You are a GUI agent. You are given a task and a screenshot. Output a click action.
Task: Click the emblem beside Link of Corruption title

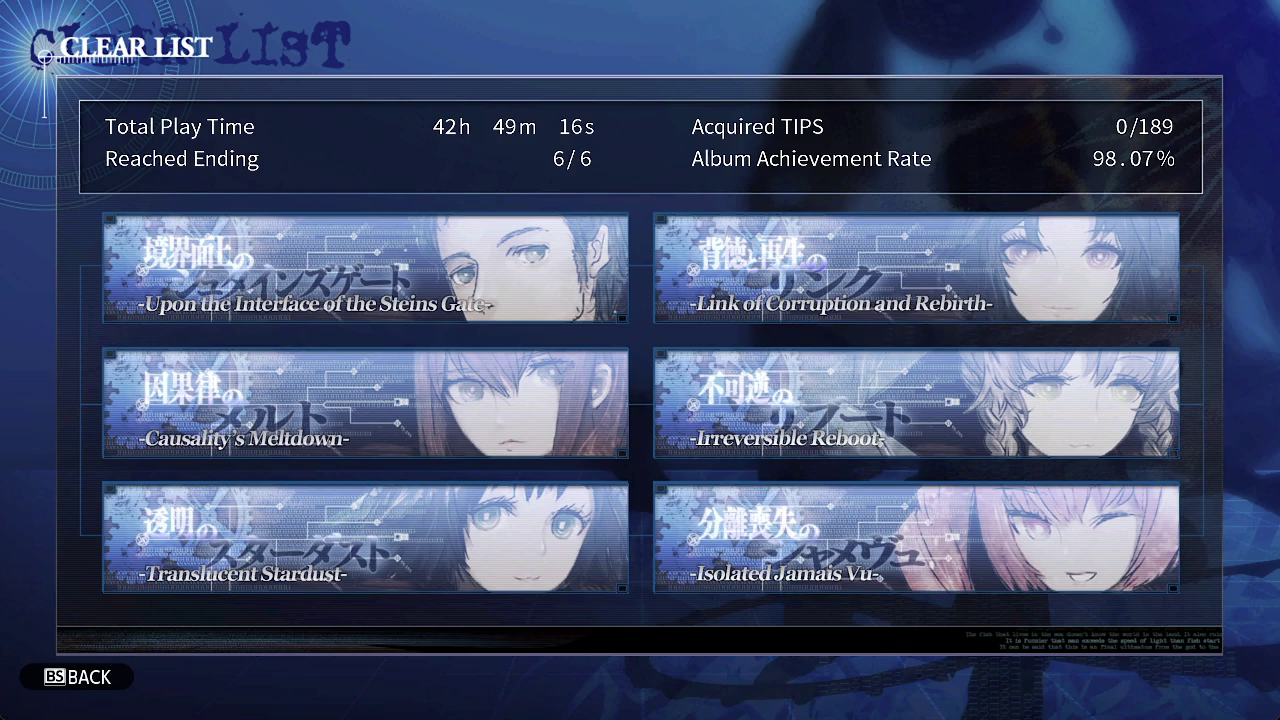[693, 270]
